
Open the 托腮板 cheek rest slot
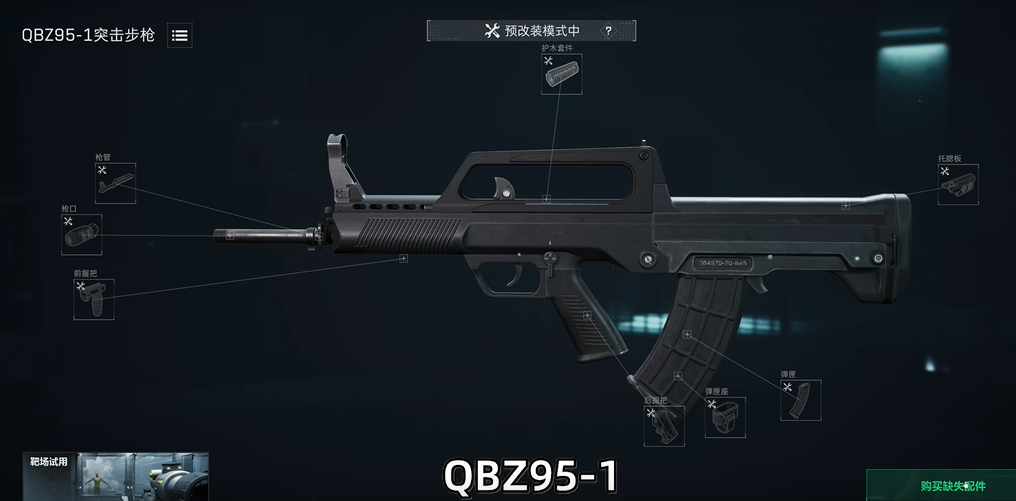958,184
